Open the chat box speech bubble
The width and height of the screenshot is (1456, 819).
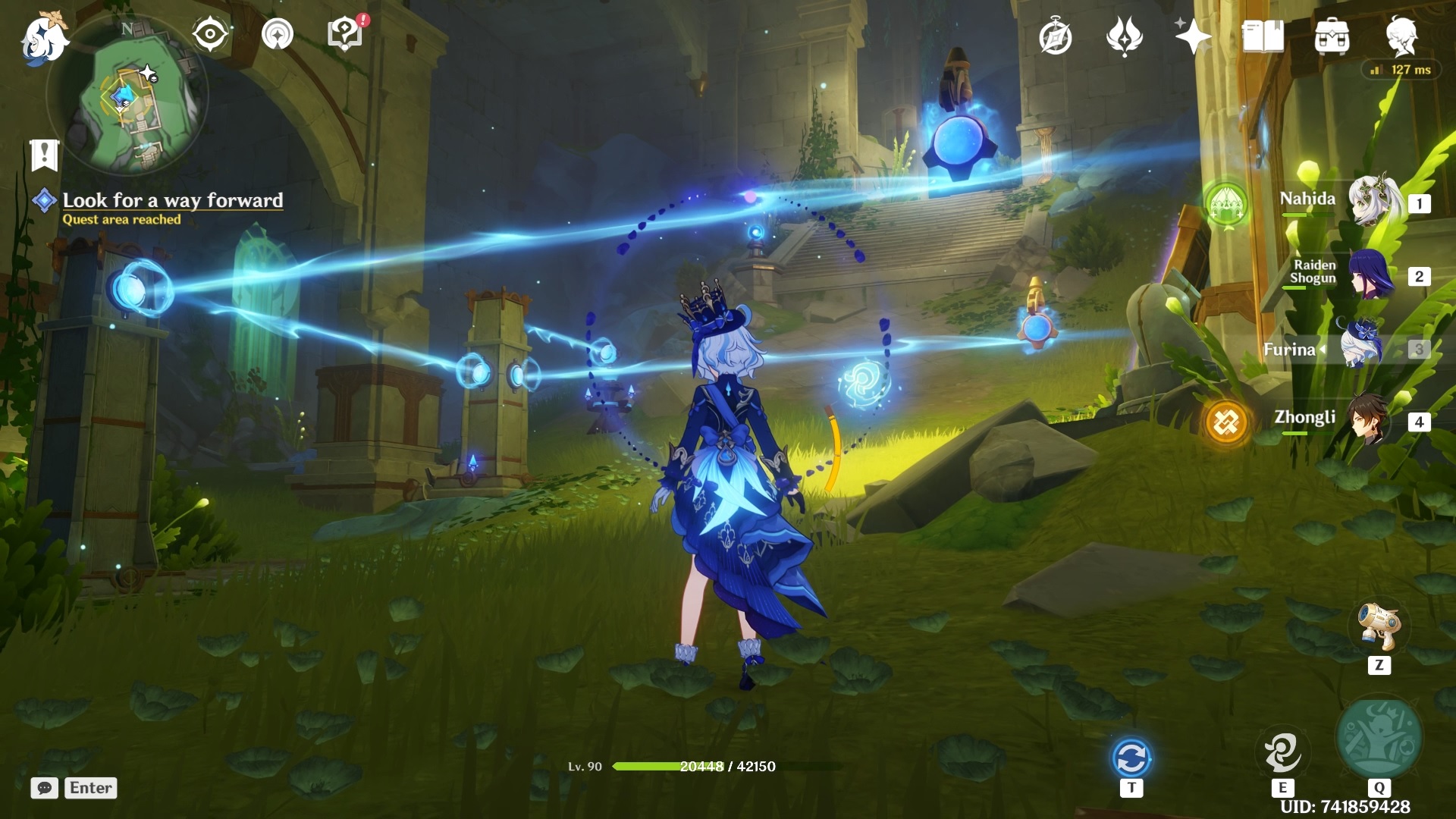45,788
